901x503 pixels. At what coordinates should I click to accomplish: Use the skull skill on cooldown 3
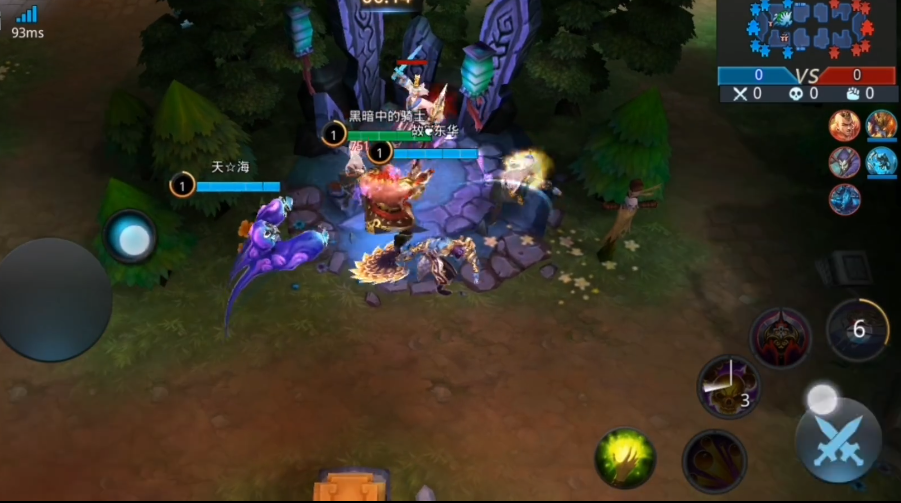[728, 386]
